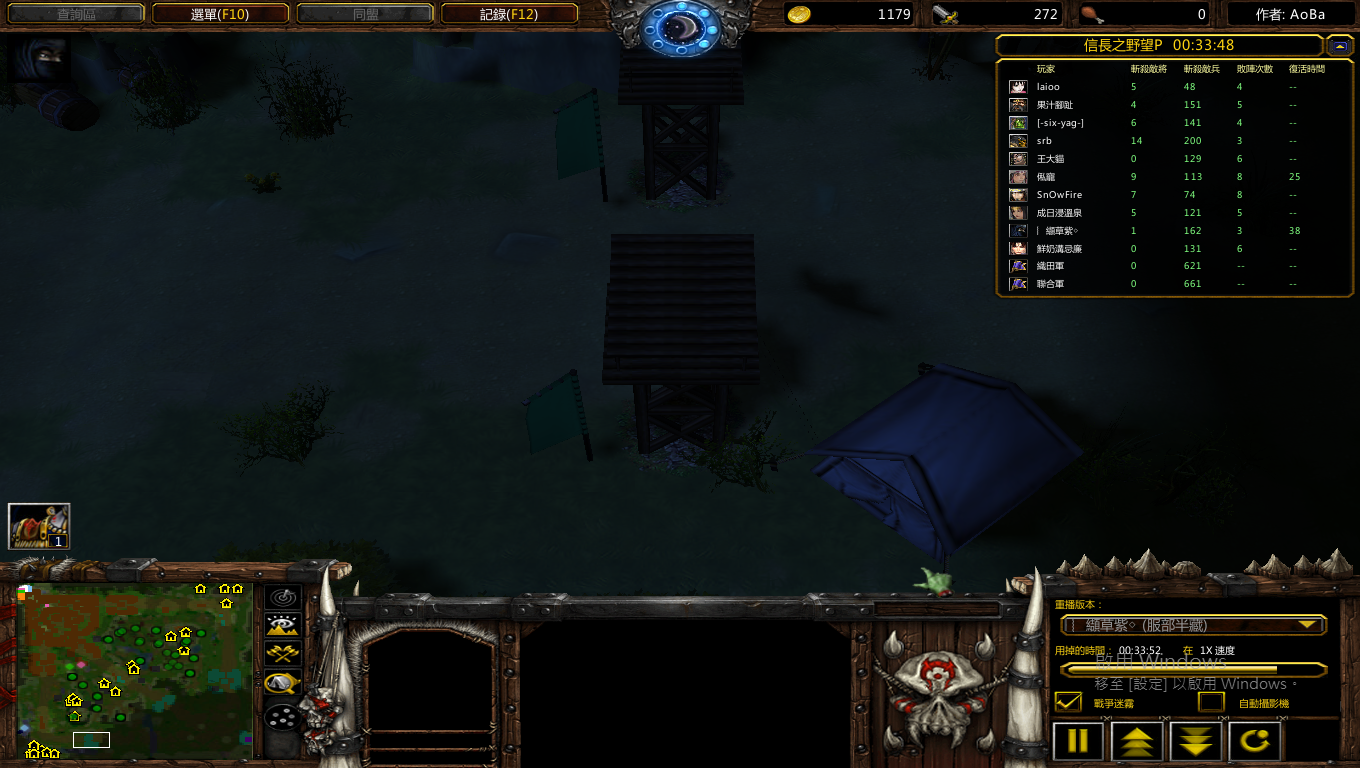The image size is (1360, 768).
Task: Enable the 自動攝影機 auto camera checkbox
Action: pos(1212,702)
